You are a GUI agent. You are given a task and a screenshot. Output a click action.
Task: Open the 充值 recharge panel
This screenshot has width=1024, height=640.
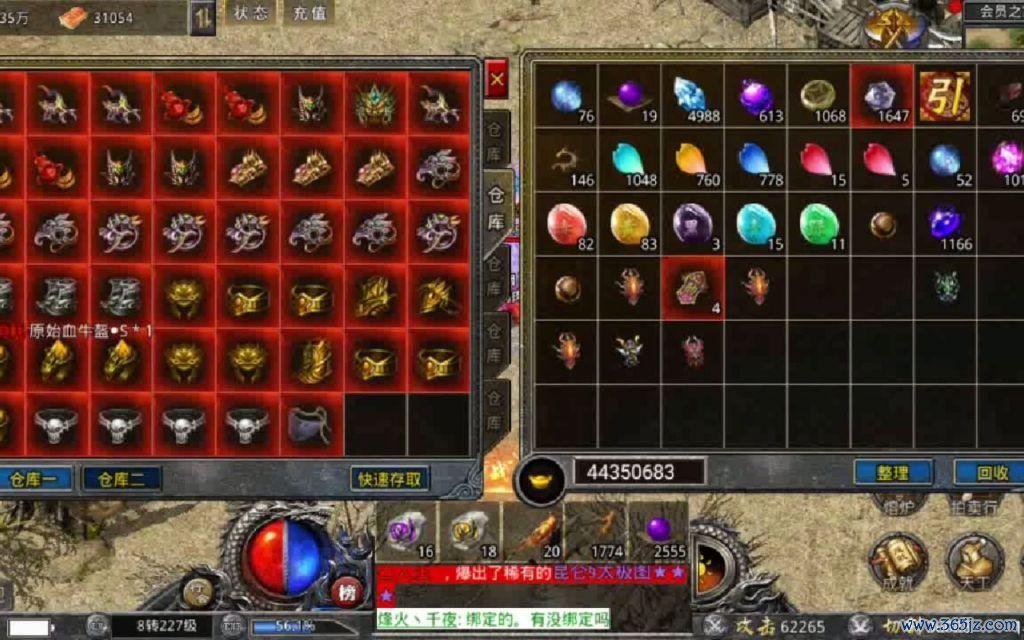[310, 13]
